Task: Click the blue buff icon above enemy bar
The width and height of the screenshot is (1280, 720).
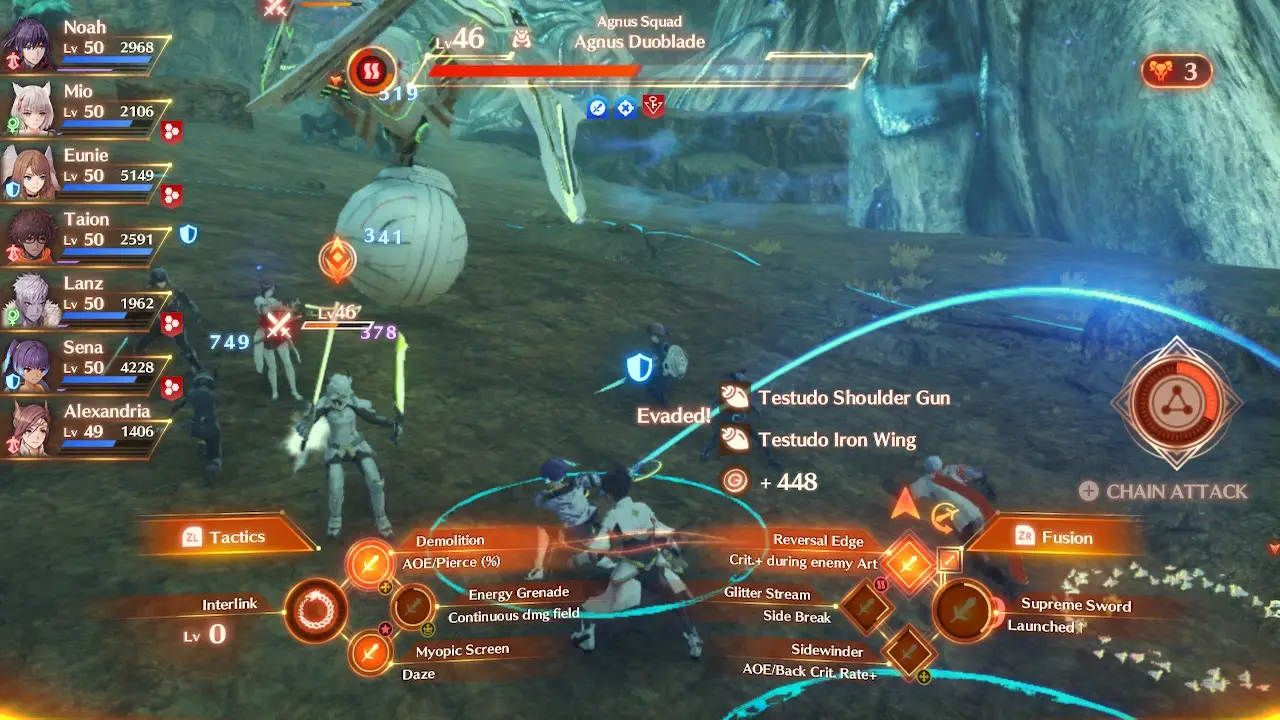Action: pyautogui.click(x=597, y=109)
